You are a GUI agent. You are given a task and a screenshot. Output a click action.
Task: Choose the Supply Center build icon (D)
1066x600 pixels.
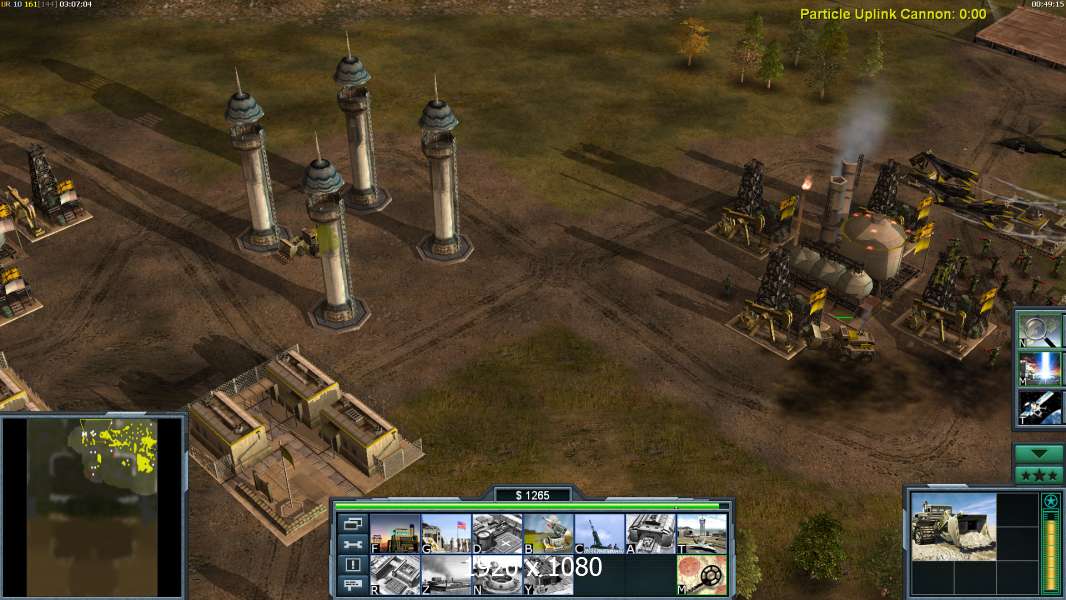(497, 534)
